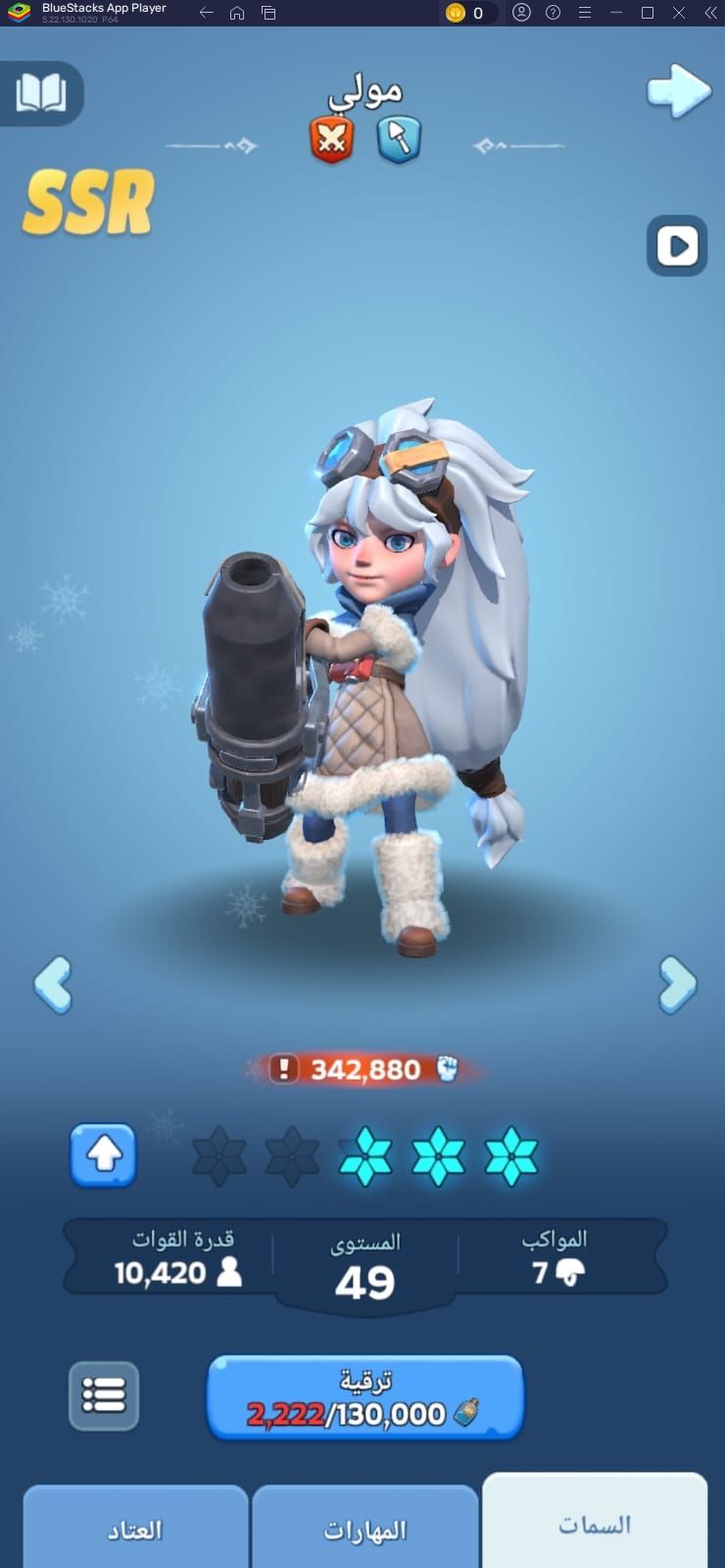725x1568 pixels.
Task: Go to BlueStacks home screen
Action: click(237, 13)
